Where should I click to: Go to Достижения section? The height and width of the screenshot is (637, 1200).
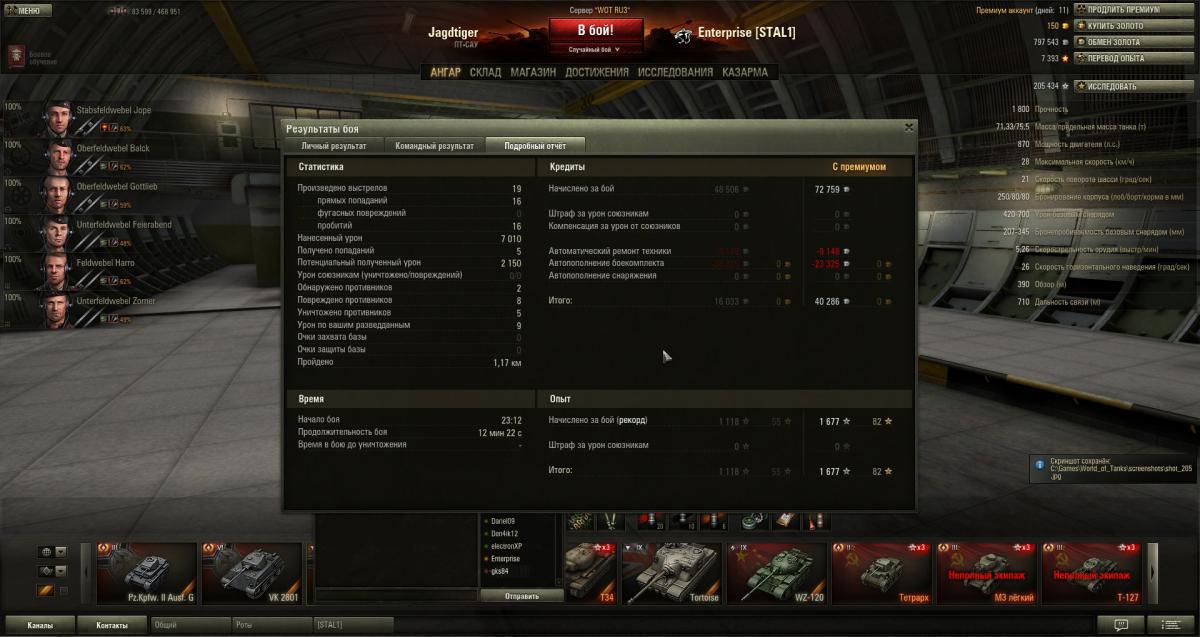(x=596, y=72)
